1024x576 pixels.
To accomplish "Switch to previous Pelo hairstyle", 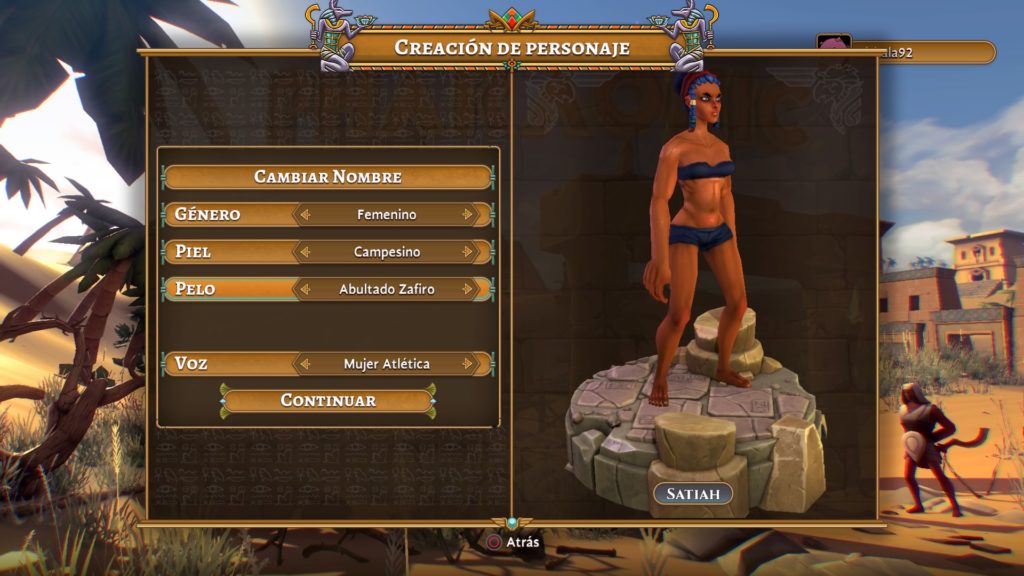I will tap(307, 289).
